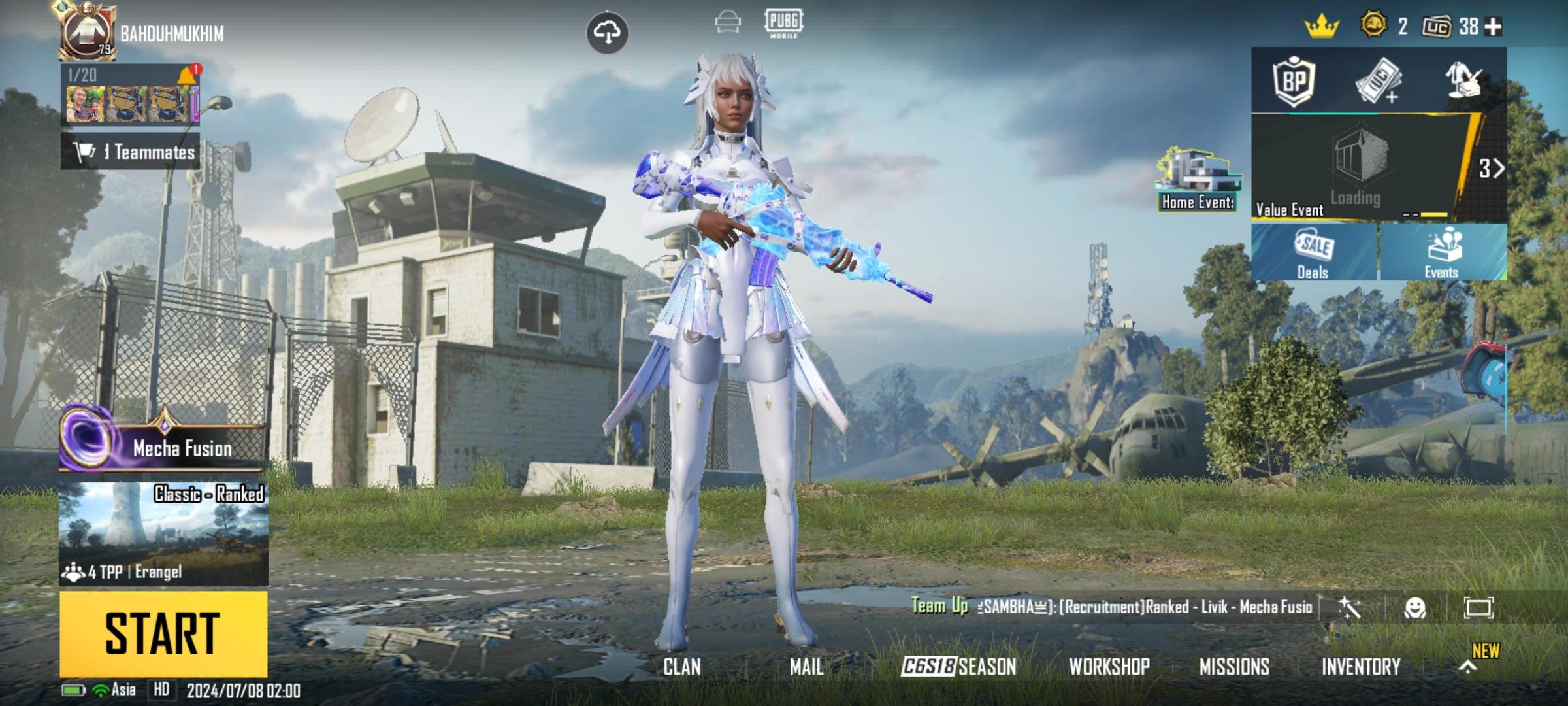Add UC with the plus button

point(1494,27)
